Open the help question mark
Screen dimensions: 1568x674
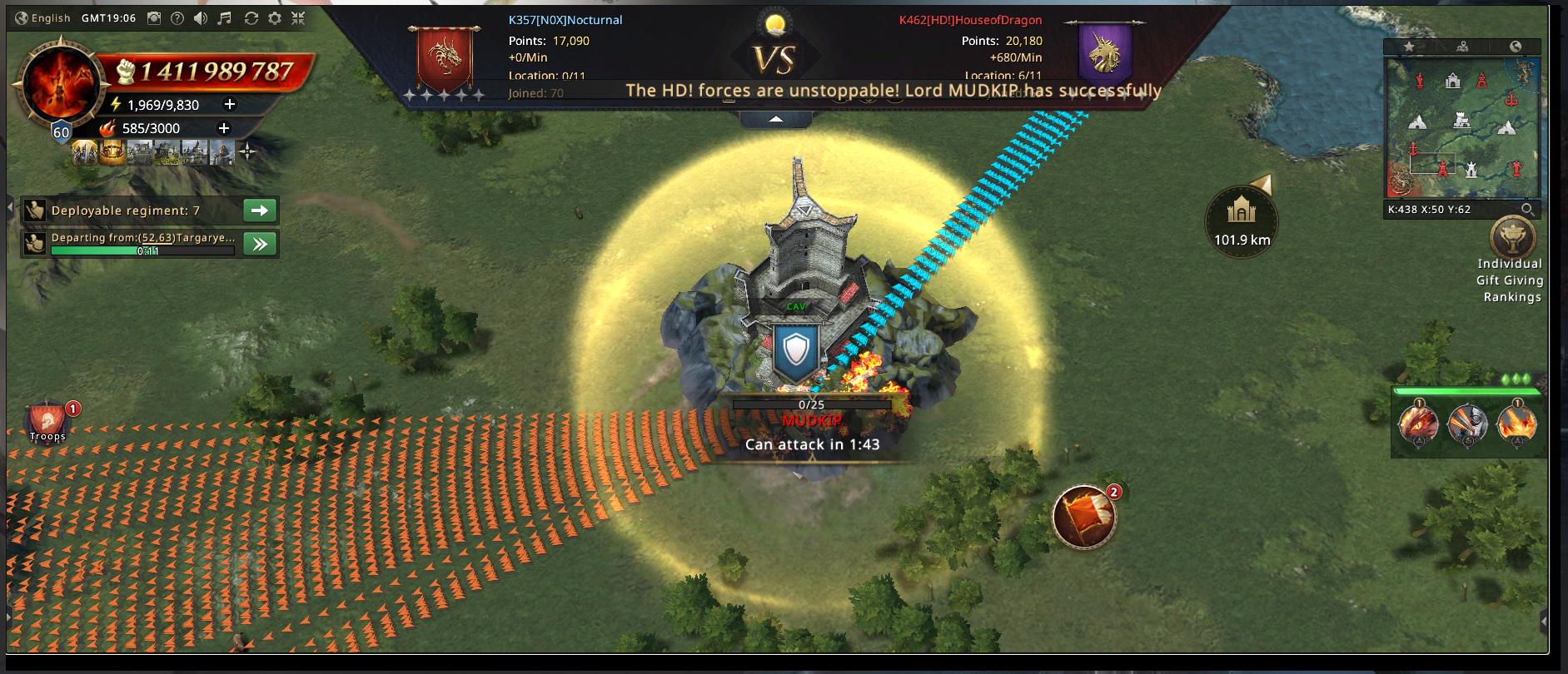point(177,18)
